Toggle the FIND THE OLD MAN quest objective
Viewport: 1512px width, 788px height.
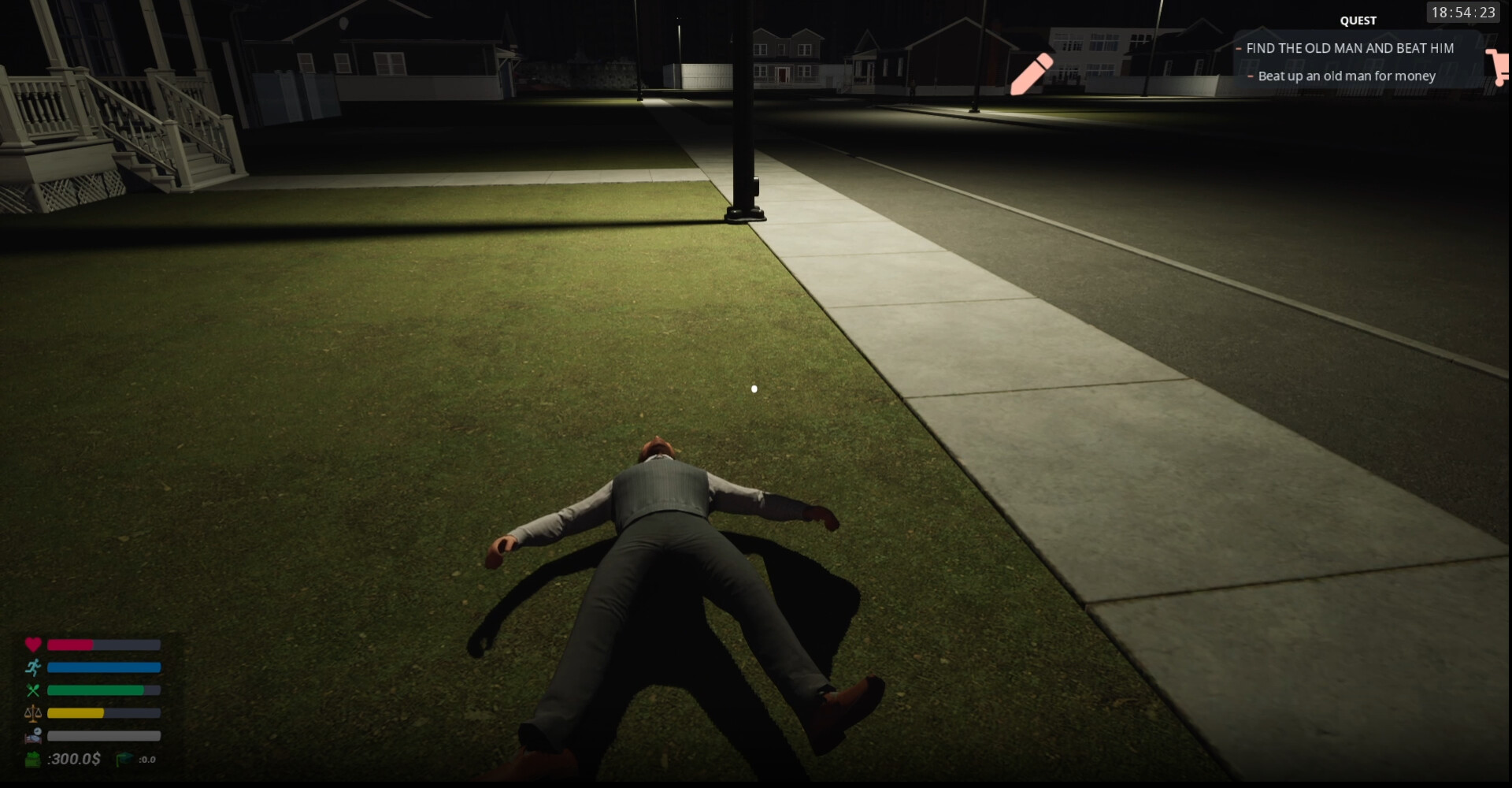click(1347, 48)
